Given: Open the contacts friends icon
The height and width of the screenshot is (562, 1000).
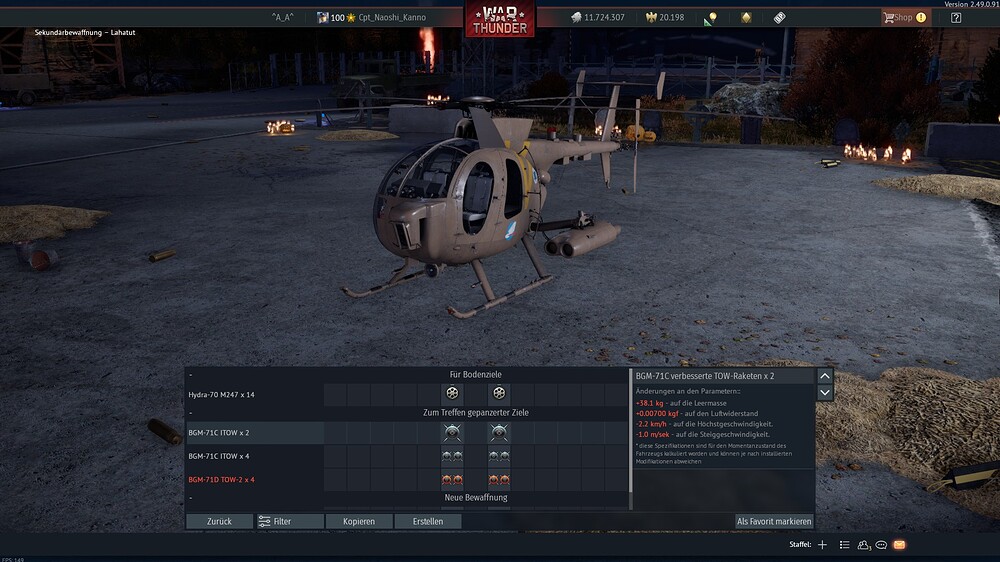Looking at the screenshot, I should point(863,545).
